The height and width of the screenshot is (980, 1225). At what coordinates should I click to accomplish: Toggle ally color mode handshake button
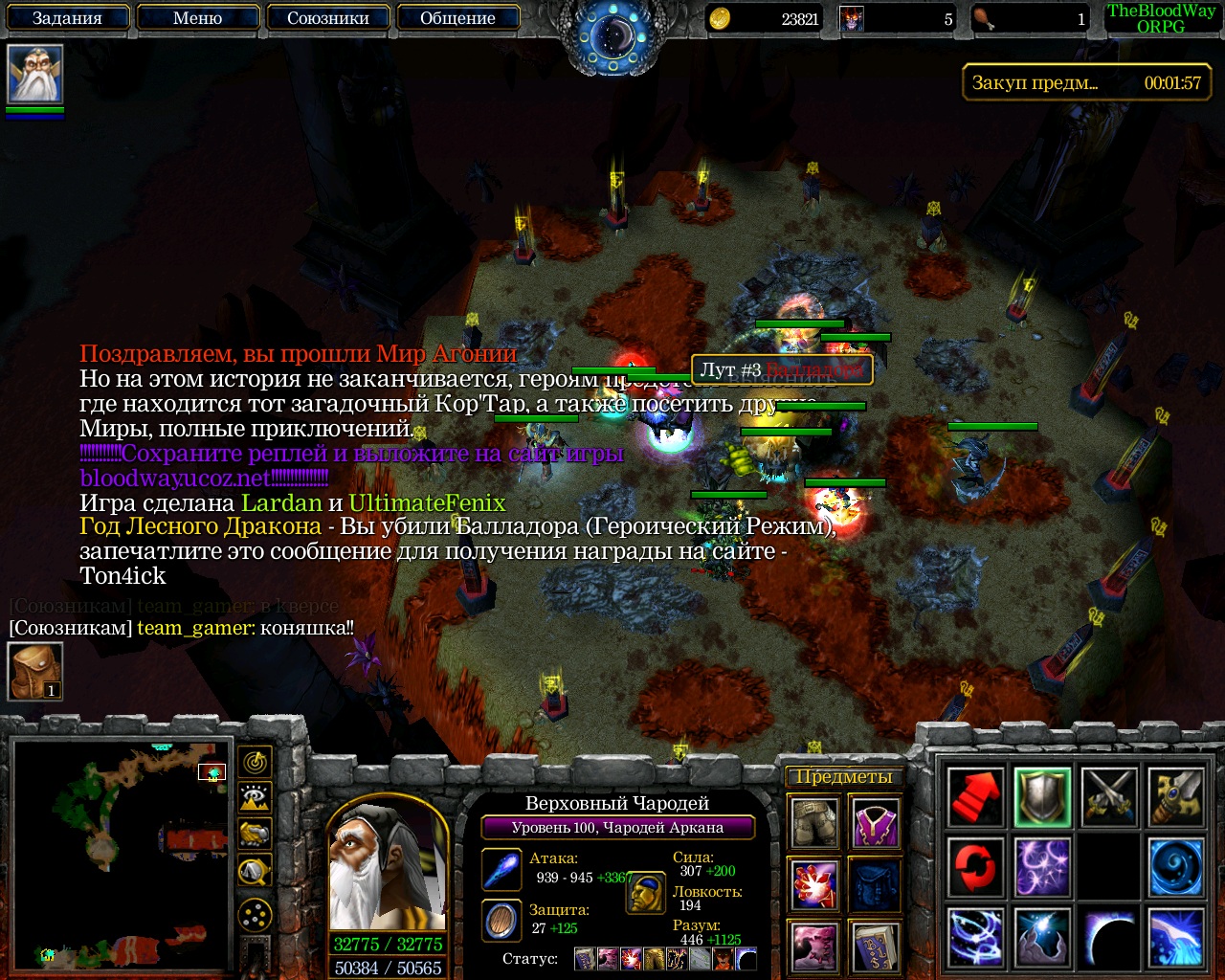[255, 835]
